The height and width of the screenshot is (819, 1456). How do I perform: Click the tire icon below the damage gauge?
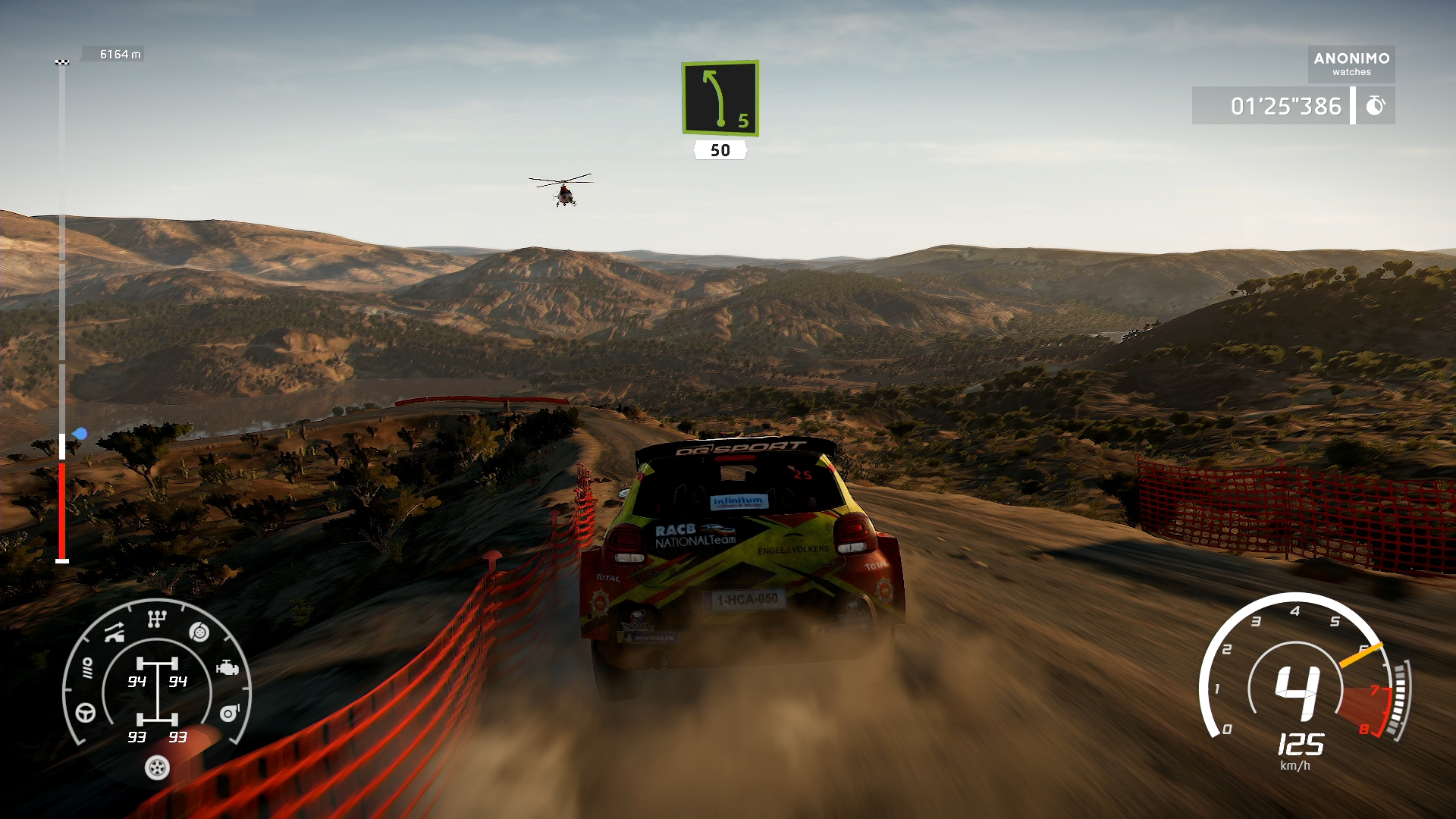(x=157, y=768)
